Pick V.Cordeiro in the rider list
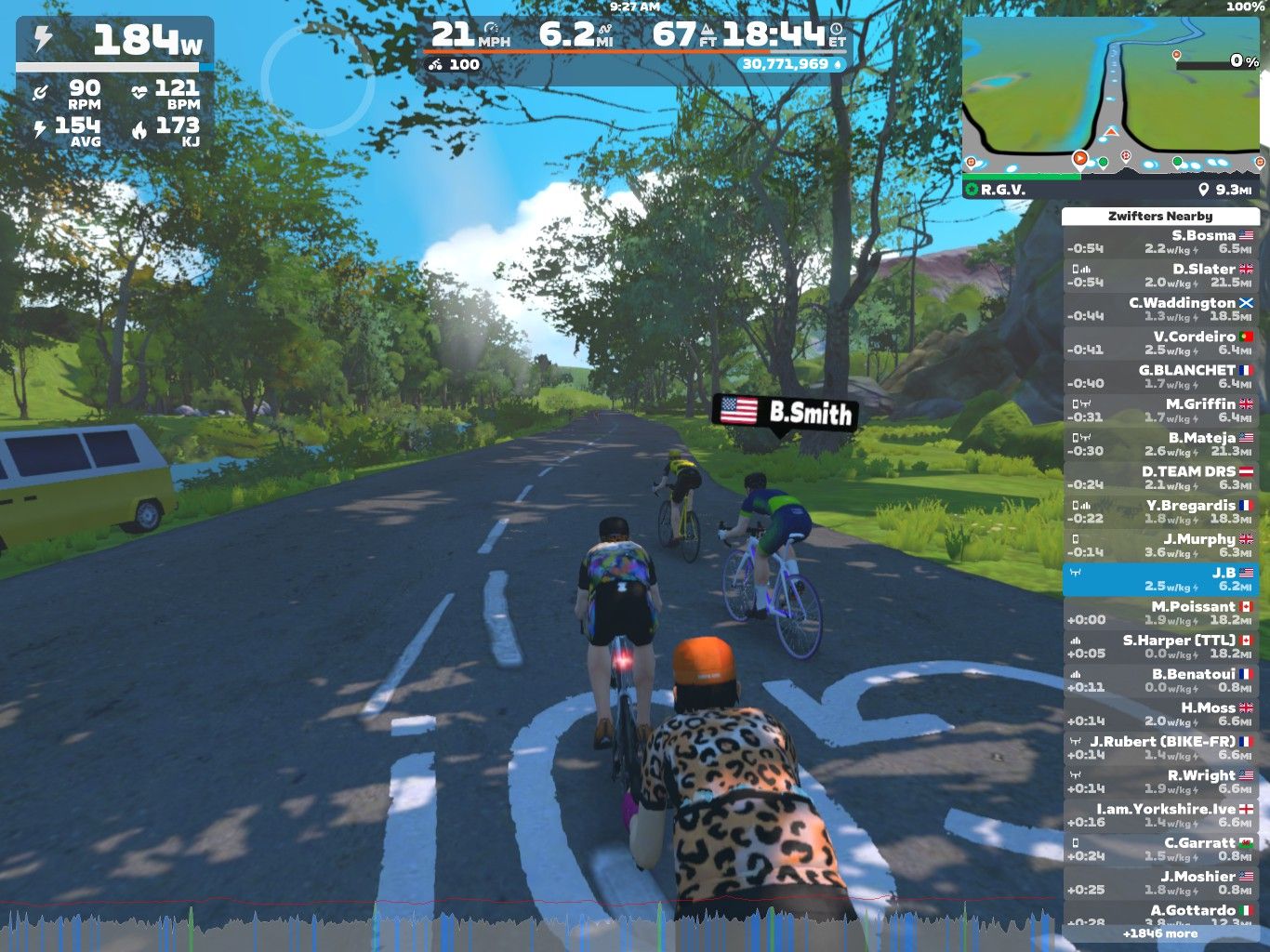The width and height of the screenshot is (1270, 952). [1160, 343]
